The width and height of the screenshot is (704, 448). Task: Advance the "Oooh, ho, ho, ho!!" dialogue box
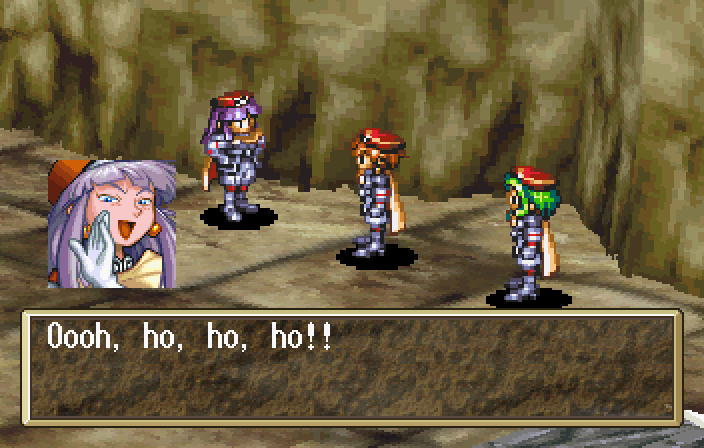352,365
